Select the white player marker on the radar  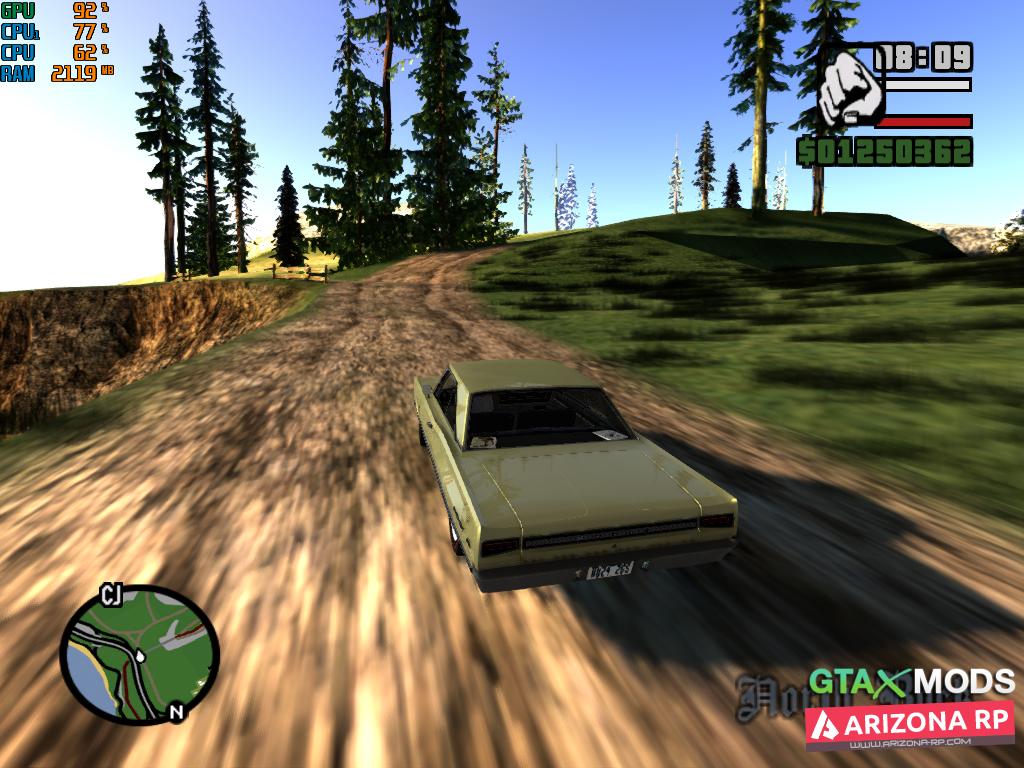[140, 656]
